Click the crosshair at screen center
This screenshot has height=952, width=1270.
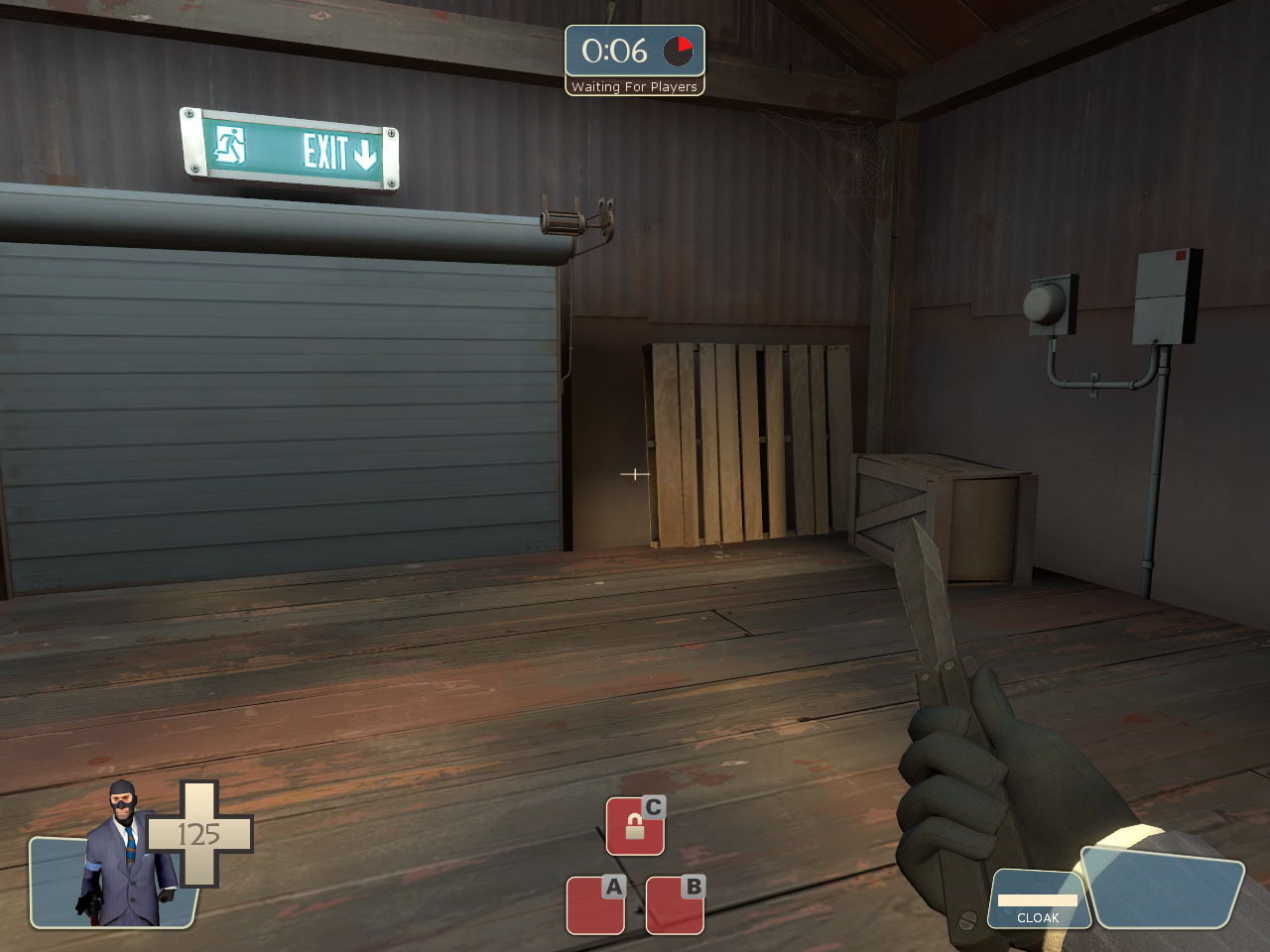pos(633,475)
